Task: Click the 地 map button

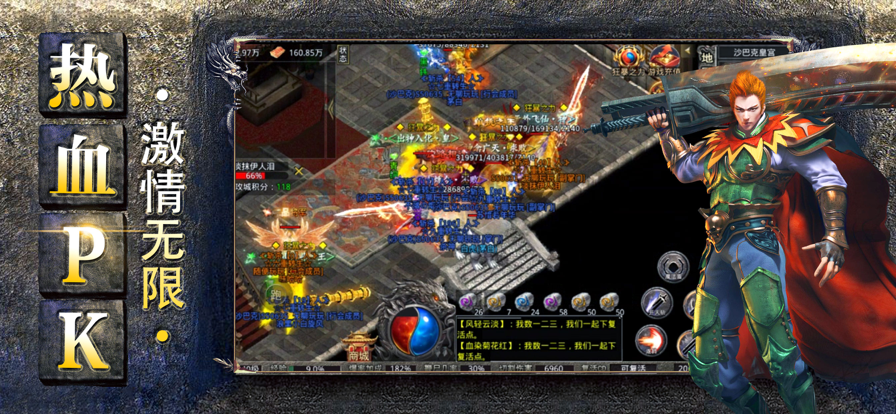Action: [705, 58]
